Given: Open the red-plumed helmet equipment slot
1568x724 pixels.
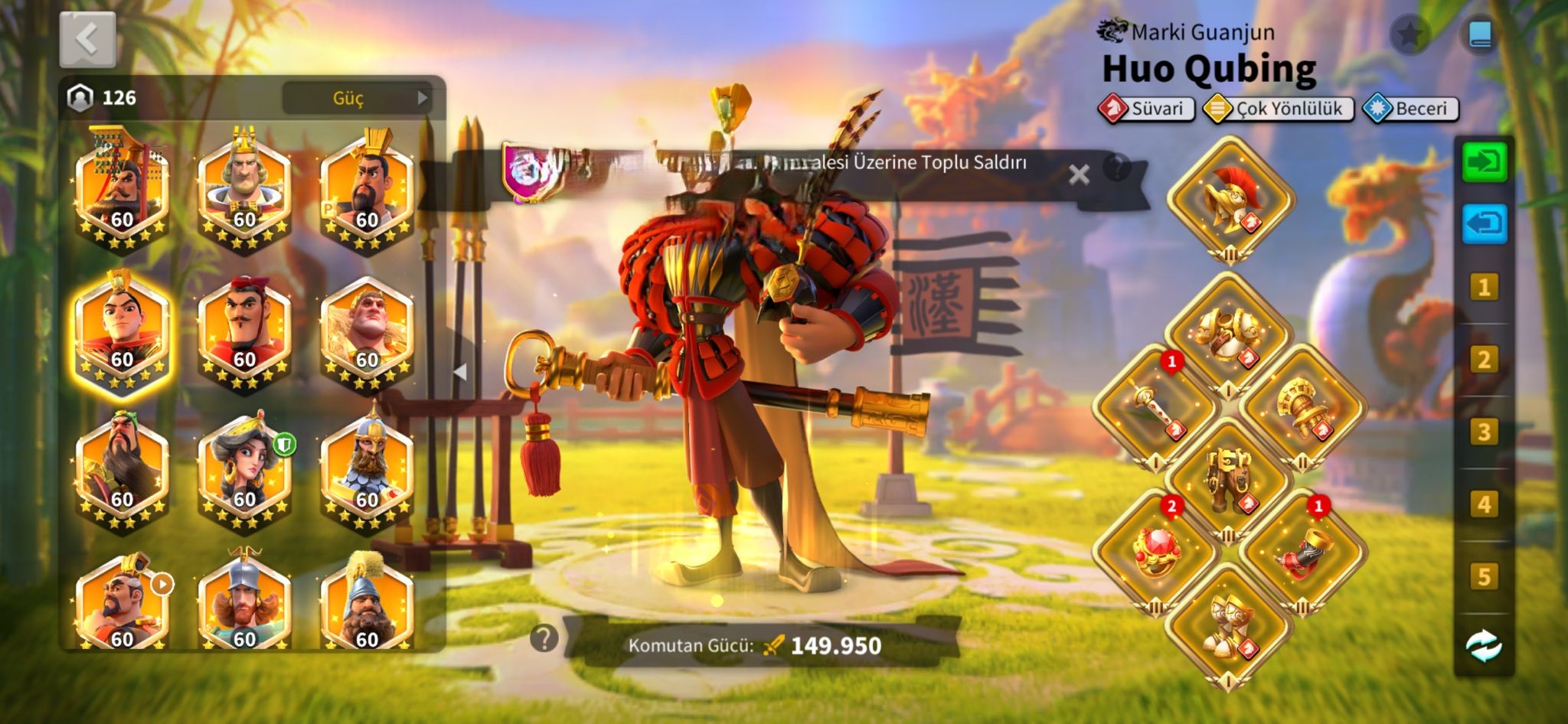Looking at the screenshot, I should pos(1230,201).
